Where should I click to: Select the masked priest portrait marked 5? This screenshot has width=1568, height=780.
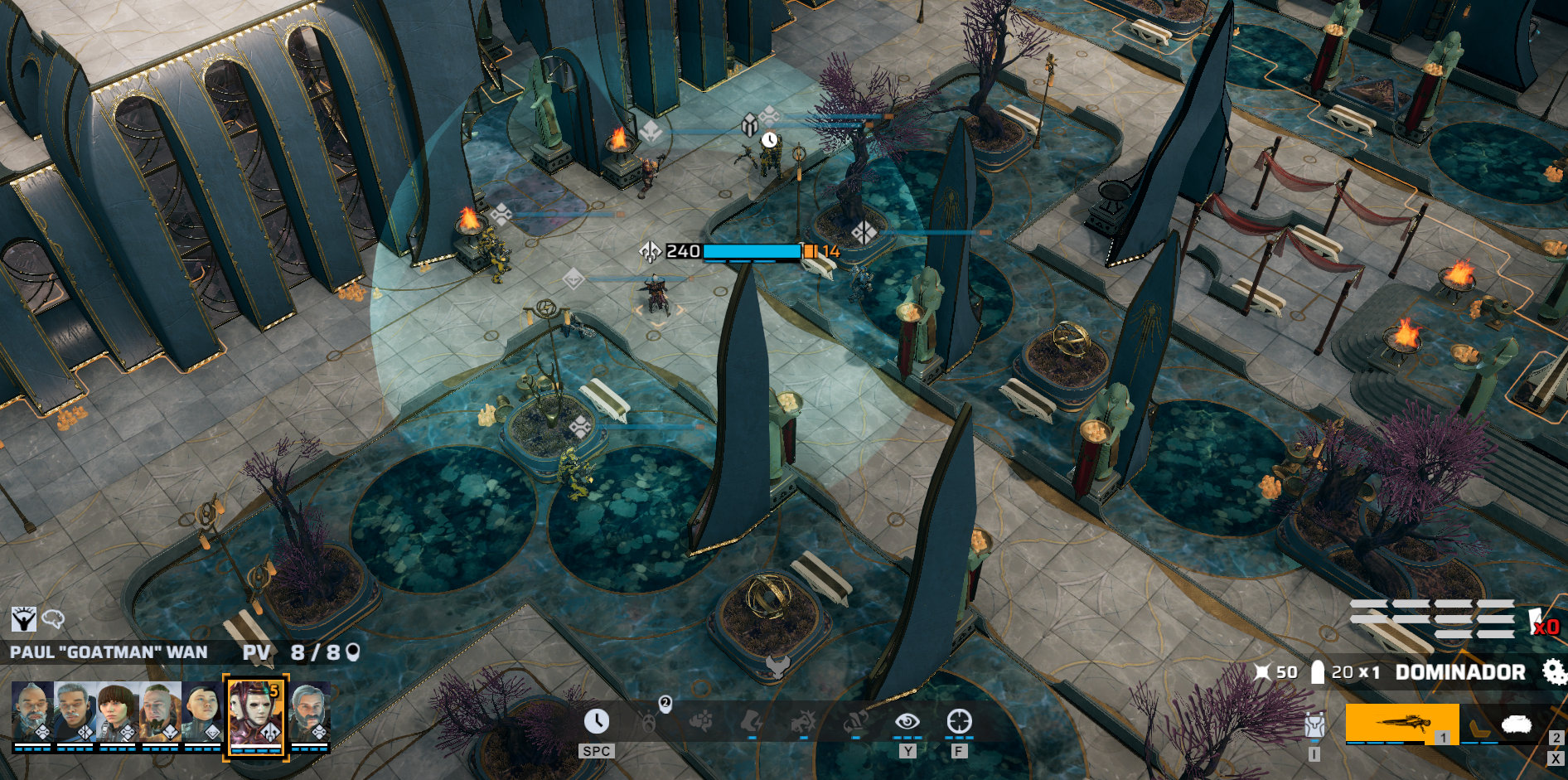coord(255,714)
